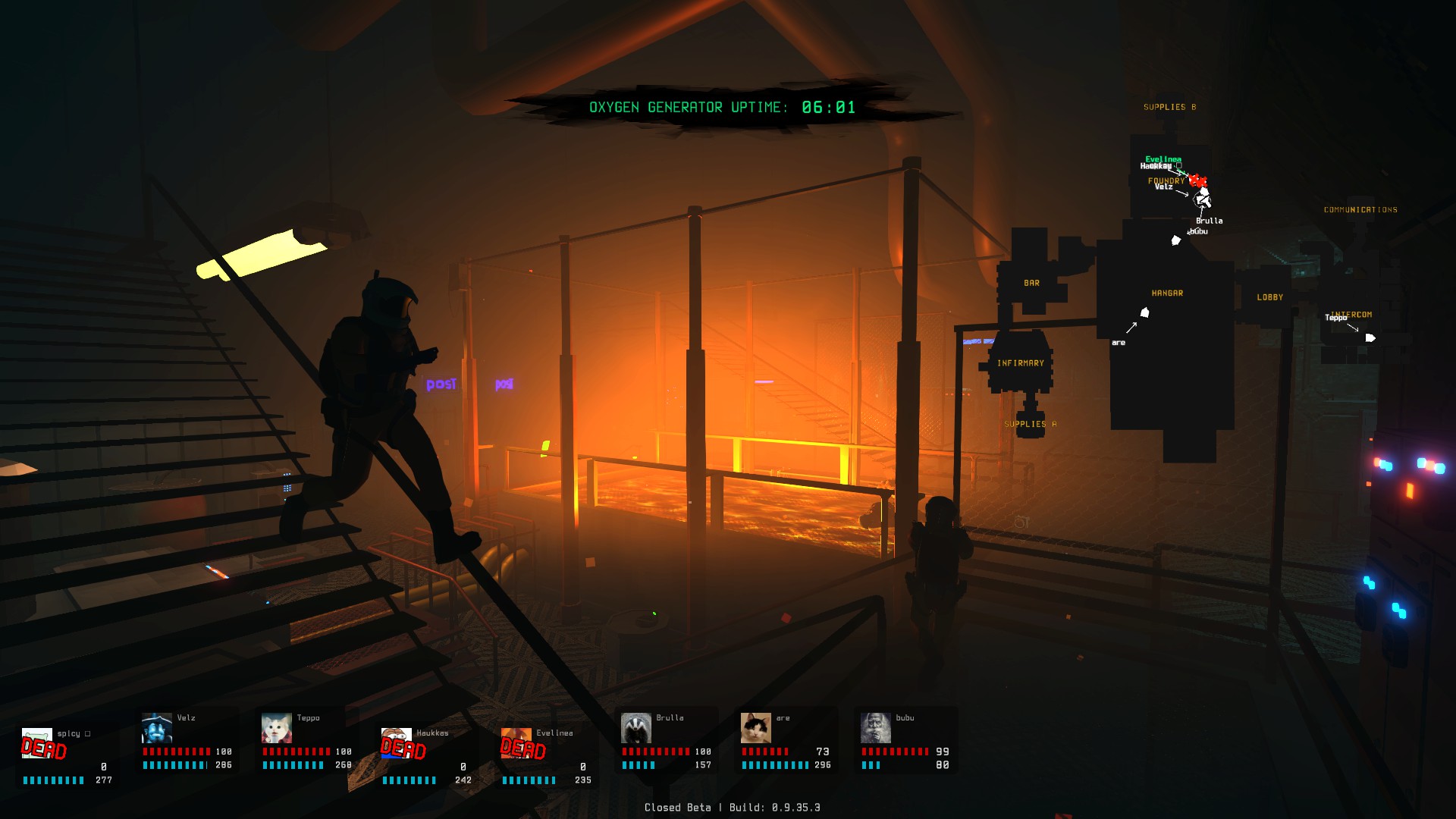Click Brulla's badger portrait

tap(636, 729)
